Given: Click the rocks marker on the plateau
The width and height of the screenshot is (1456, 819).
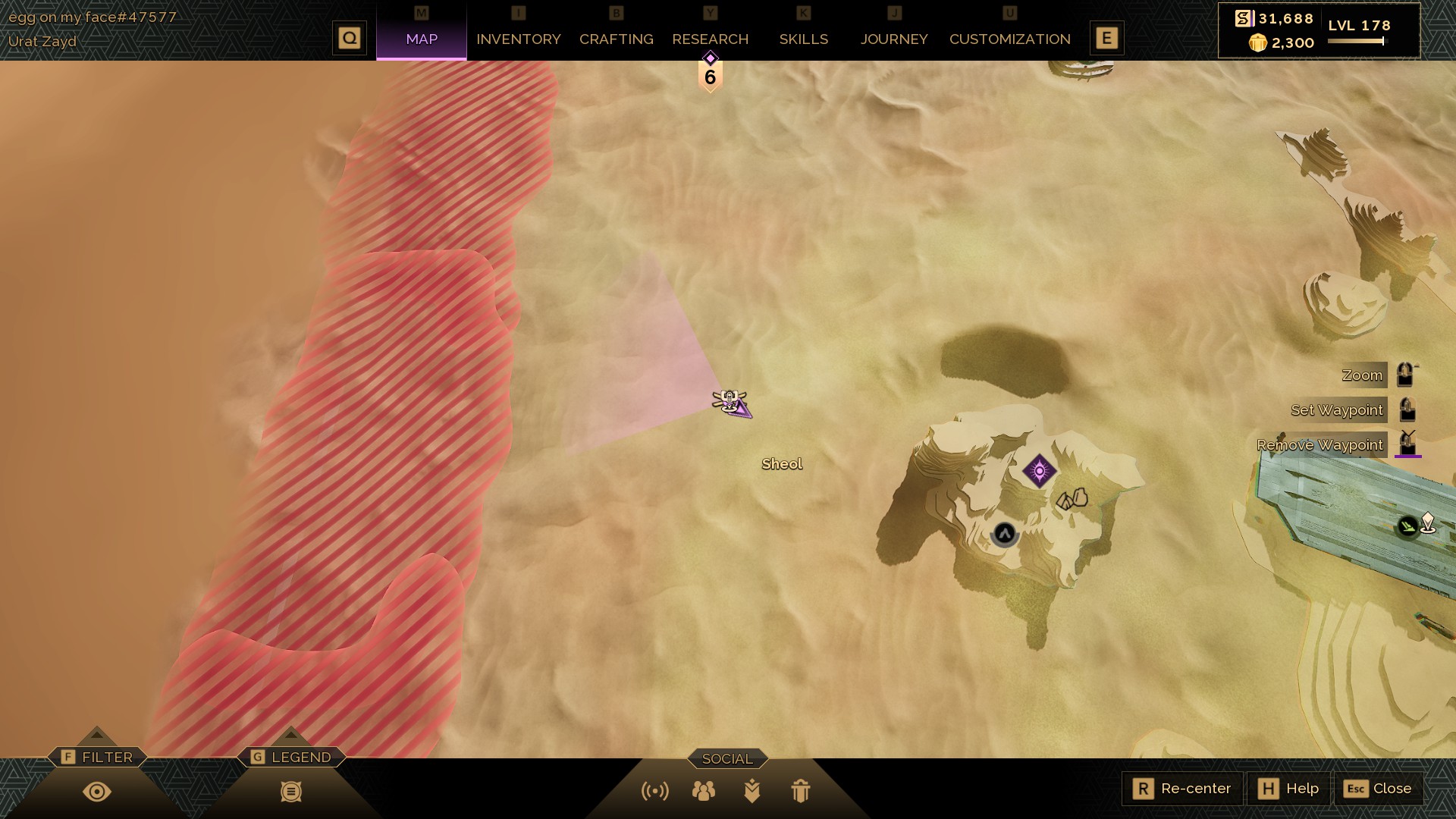Looking at the screenshot, I should coord(1072,498).
